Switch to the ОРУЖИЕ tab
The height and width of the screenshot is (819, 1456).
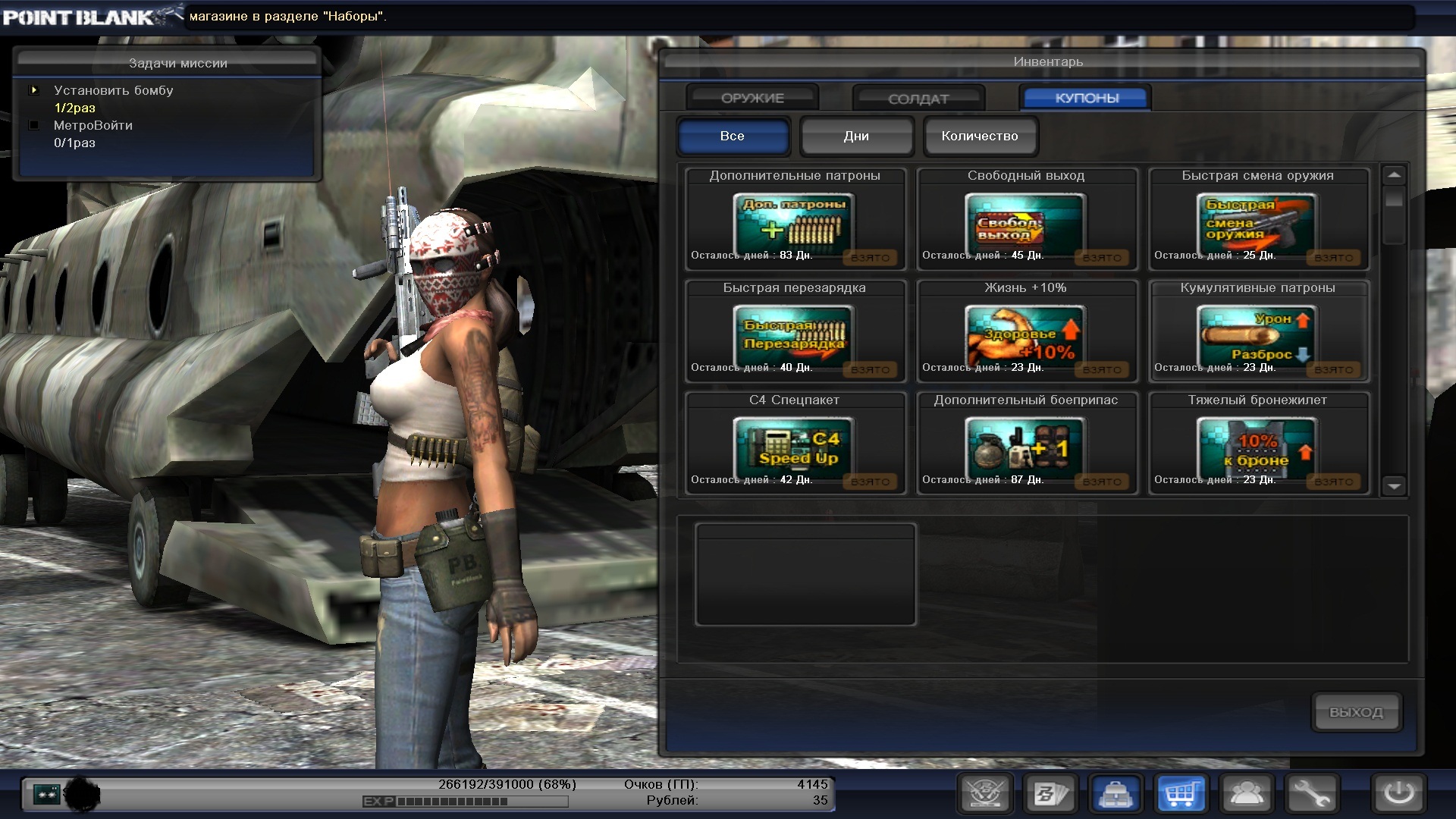[752, 98]
